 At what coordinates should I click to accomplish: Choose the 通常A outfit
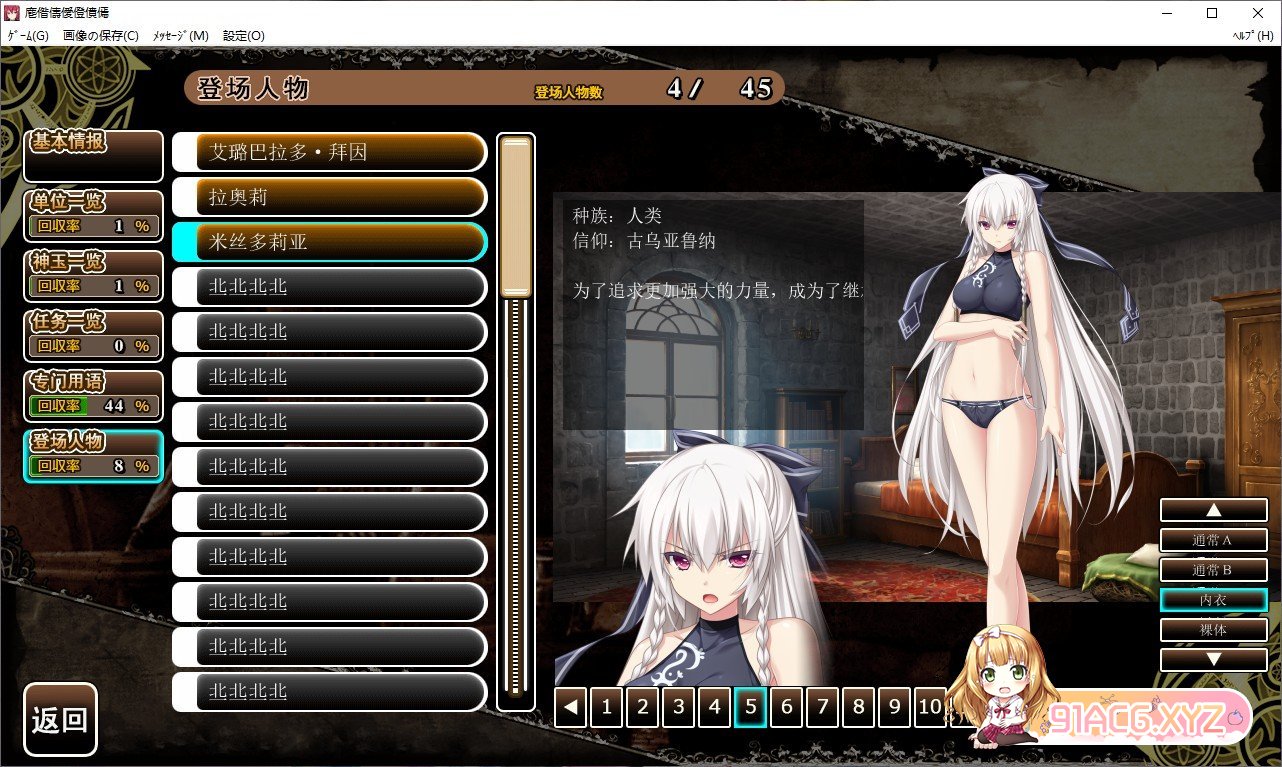[x=1213, y=540]
